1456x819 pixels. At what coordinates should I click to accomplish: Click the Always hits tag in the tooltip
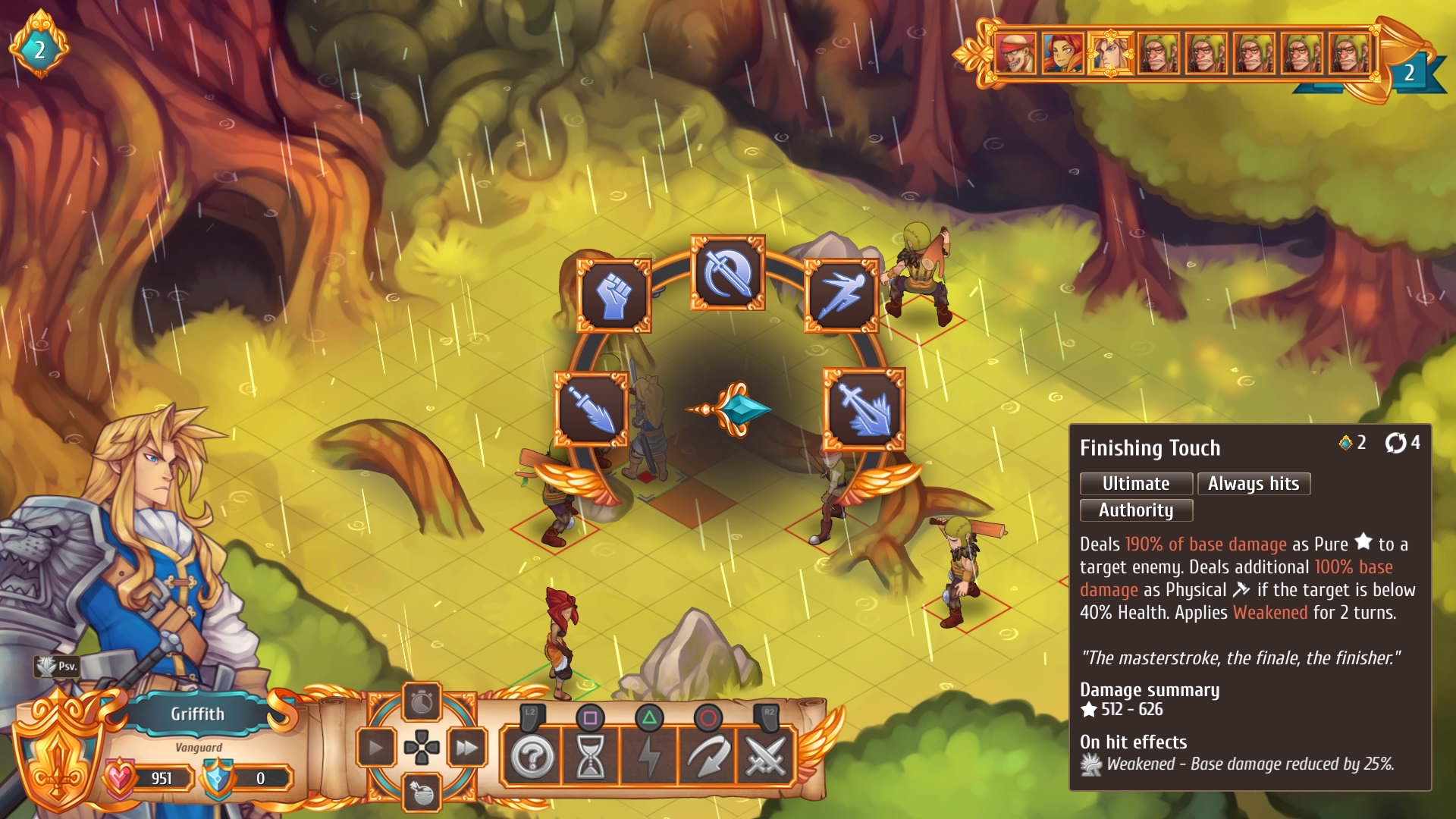click(1254, 484)
